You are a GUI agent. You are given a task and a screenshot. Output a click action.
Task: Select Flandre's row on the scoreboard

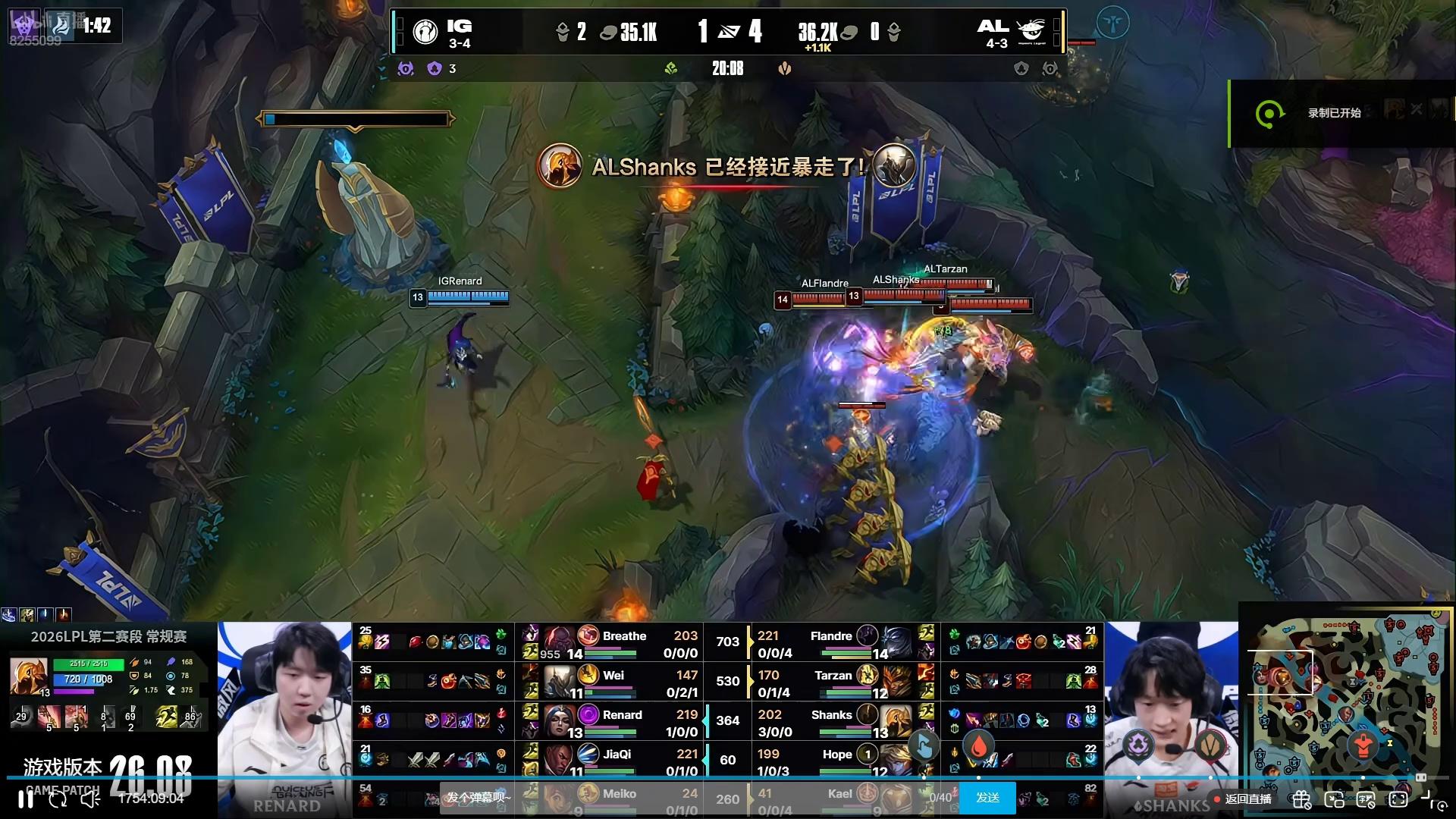831,643
